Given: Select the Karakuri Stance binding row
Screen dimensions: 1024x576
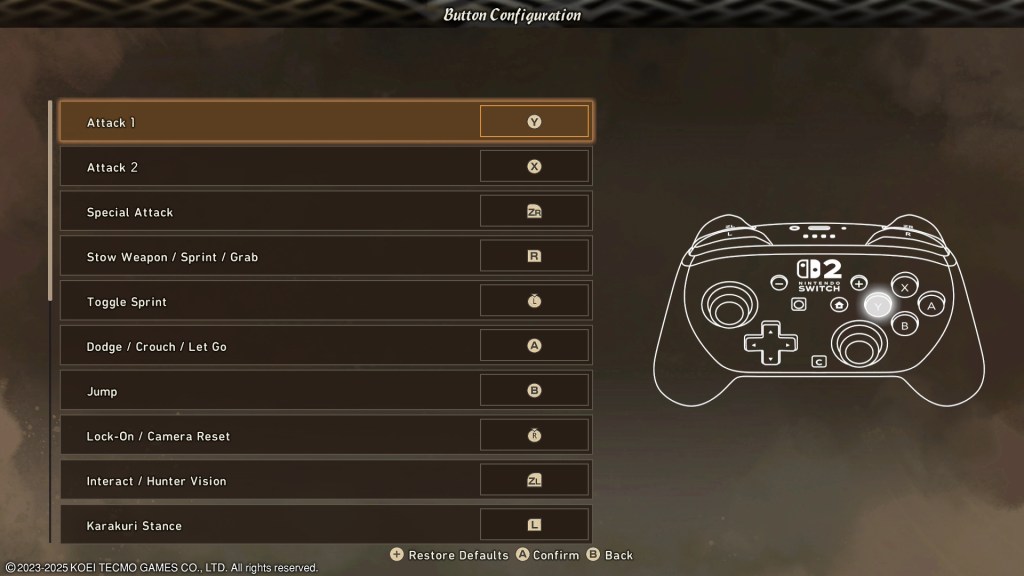Looking at the screenshot, I should click(325, 525).
